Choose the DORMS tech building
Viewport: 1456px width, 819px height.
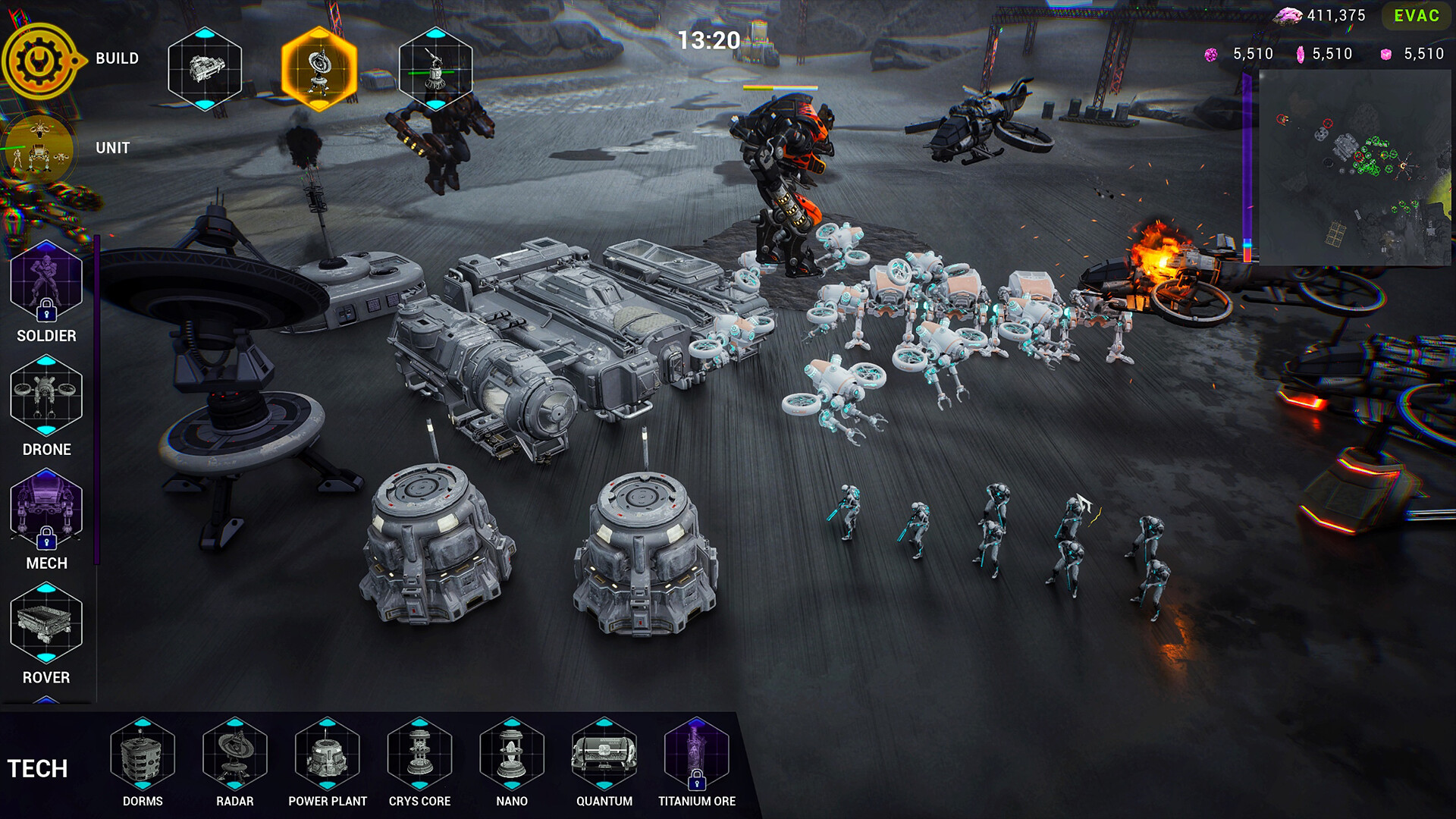click(143, 754)
